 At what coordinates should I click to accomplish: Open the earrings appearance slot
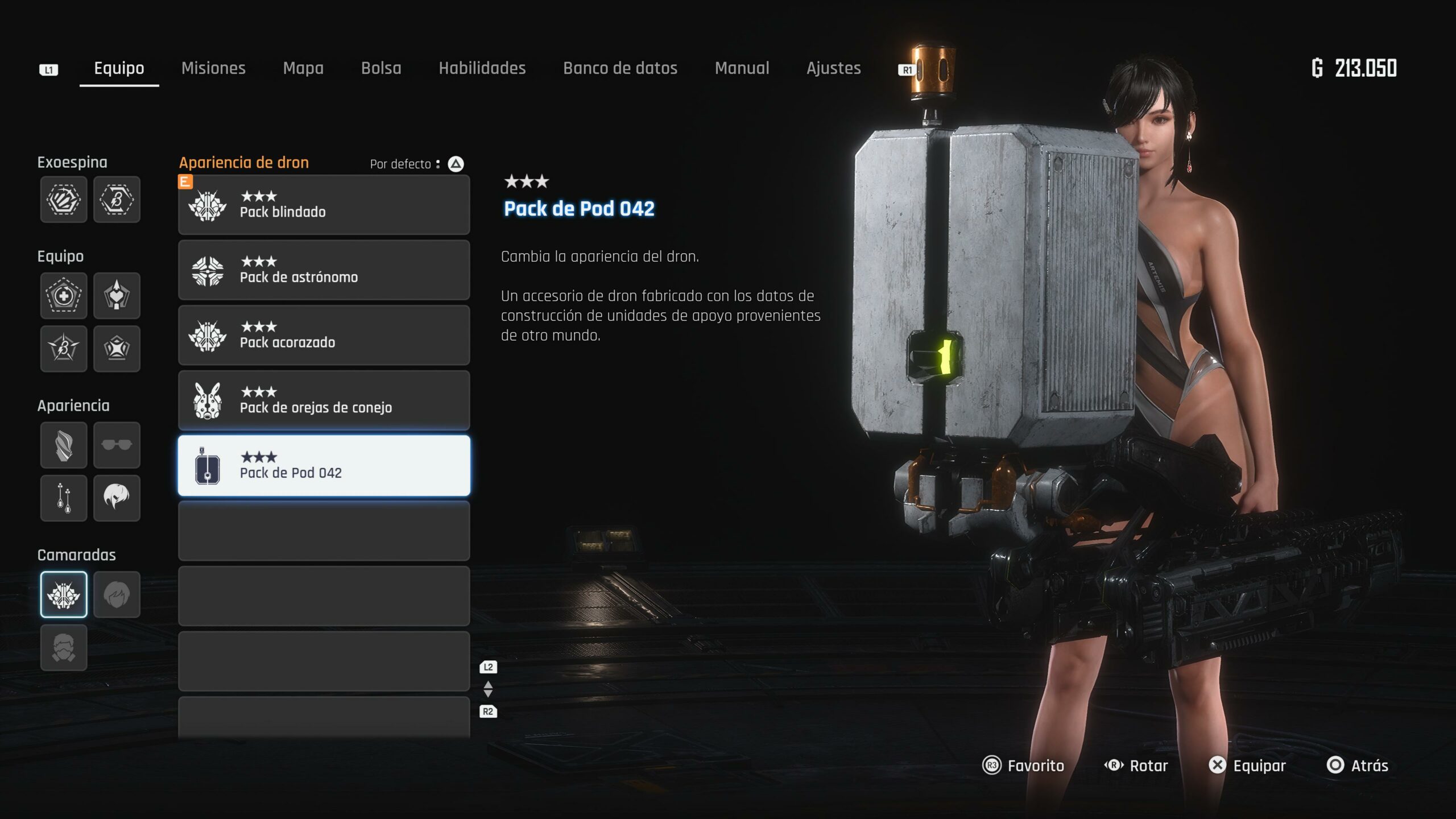(x=64, y=498)
